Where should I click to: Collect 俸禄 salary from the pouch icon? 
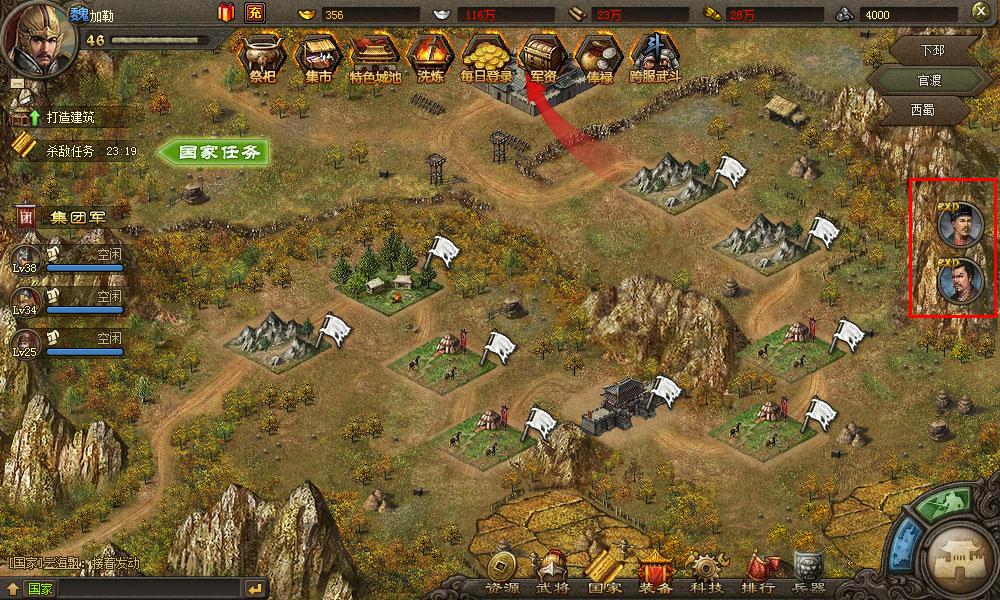pyautogui.click(x=599, y=59)
